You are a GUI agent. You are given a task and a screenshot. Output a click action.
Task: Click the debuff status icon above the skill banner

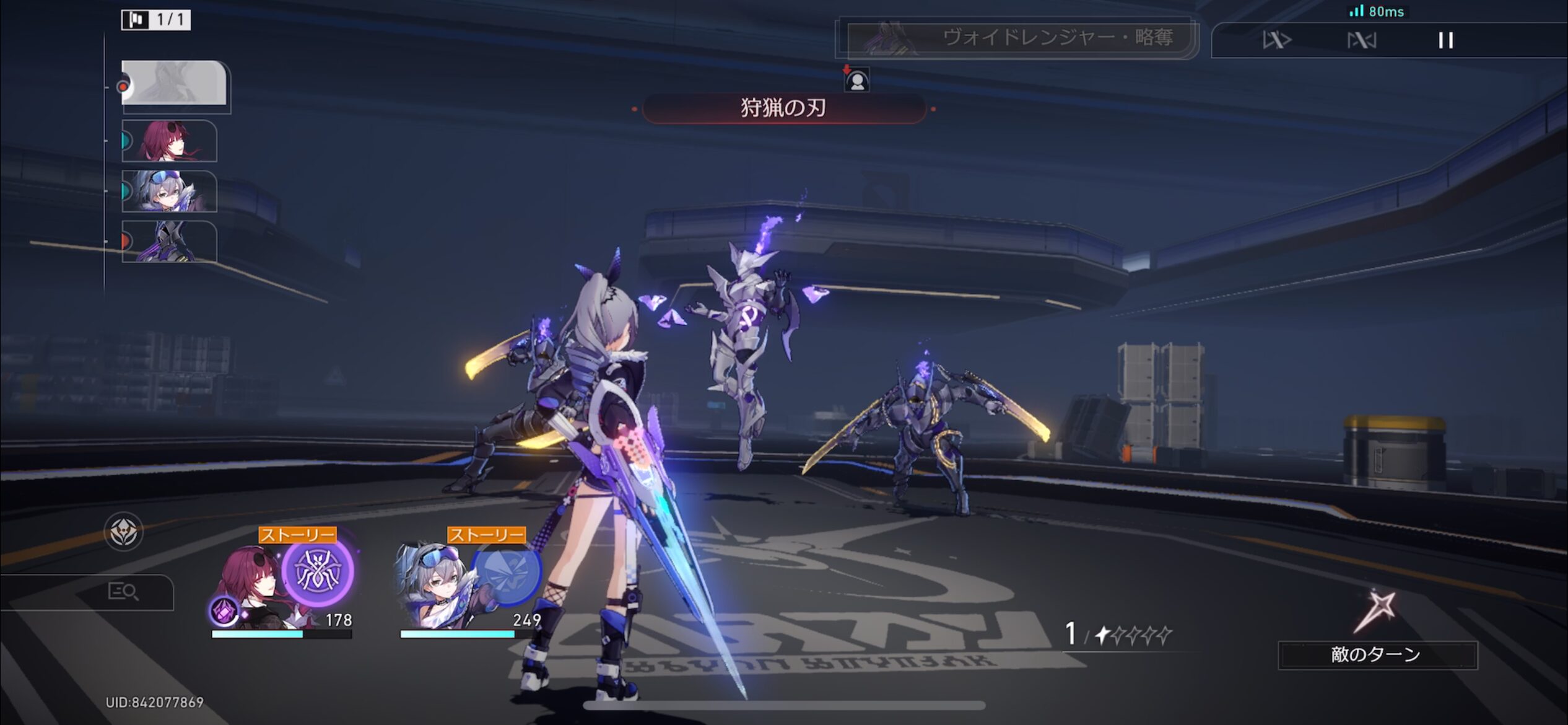857,80
